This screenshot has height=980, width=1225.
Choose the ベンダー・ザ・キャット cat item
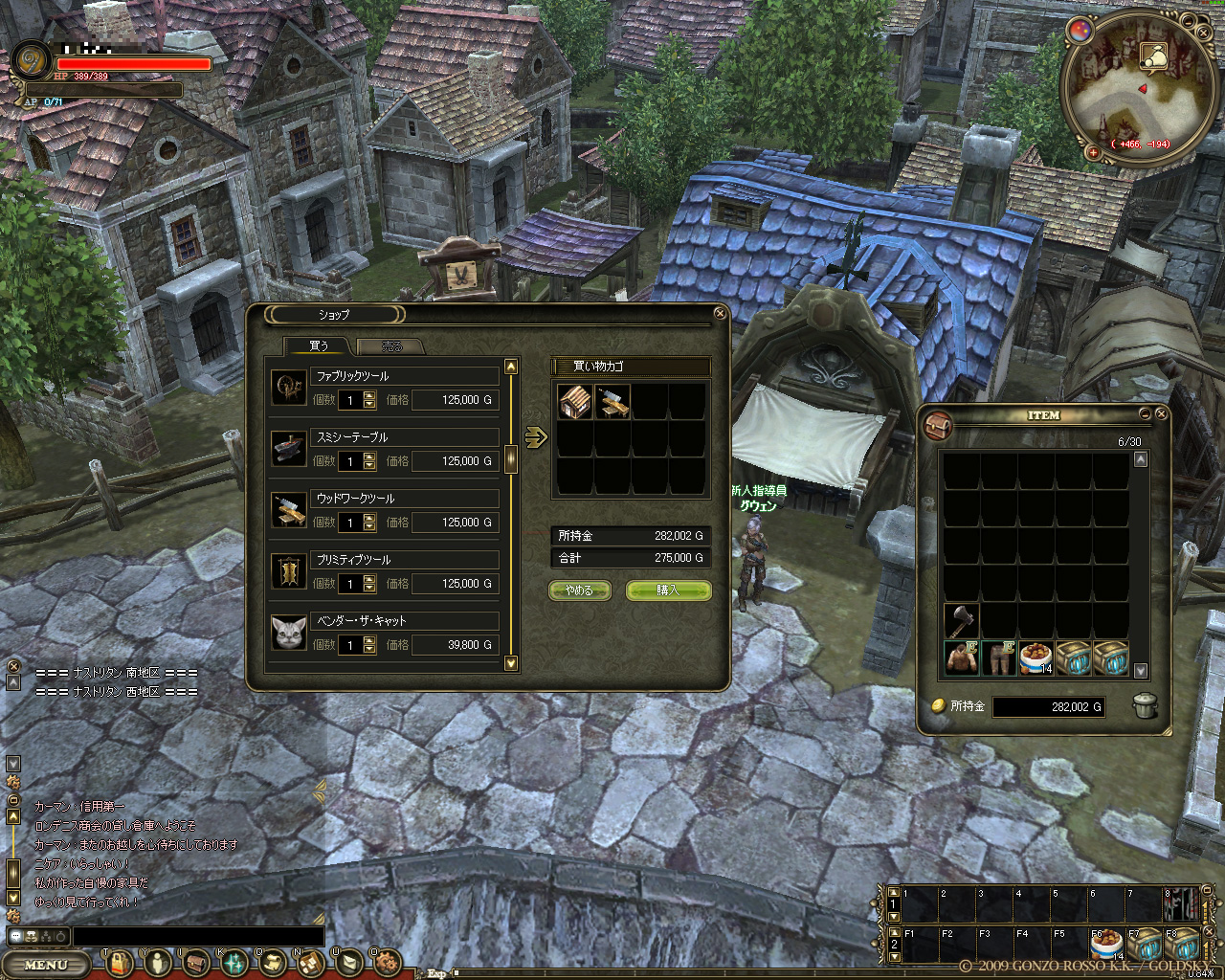click(x=288, y=633)
